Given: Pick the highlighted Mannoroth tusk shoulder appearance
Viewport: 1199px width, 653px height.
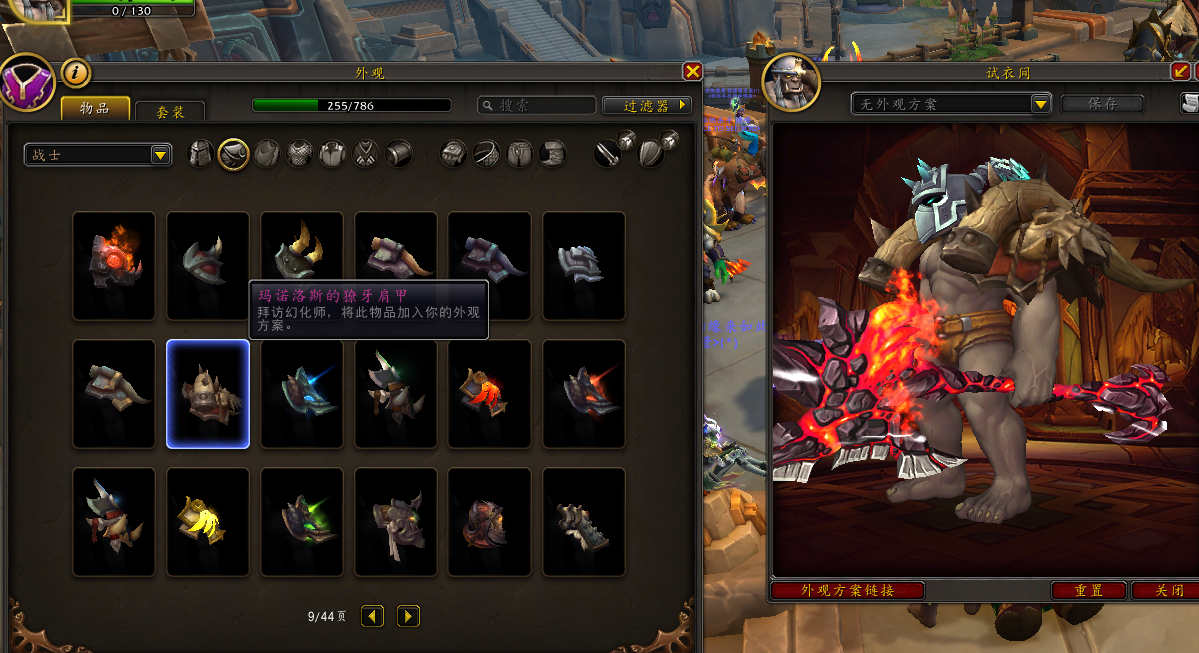Looking at the screenshot, I should [x=208, y=394].
